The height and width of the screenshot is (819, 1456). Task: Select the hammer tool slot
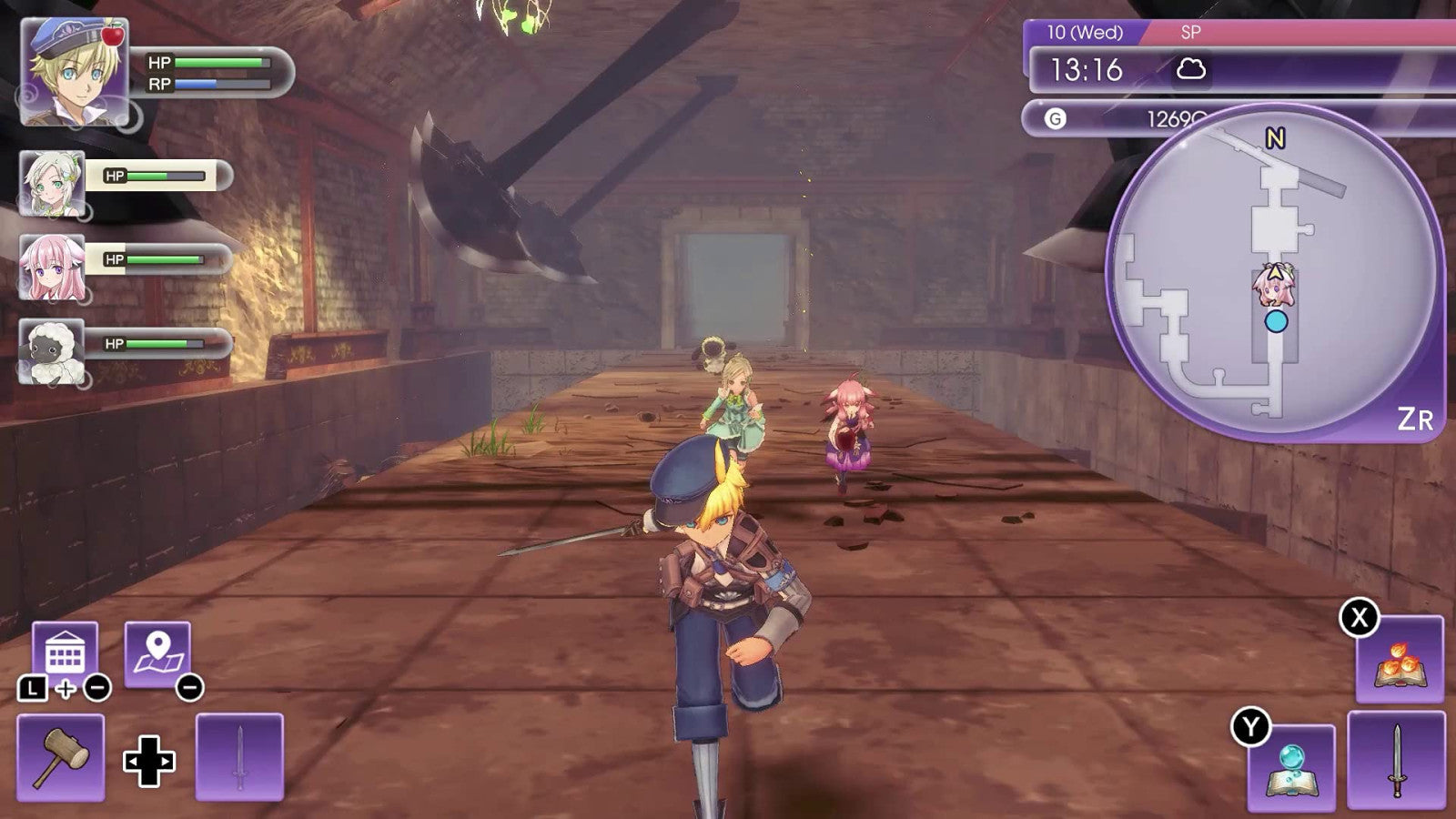pyautogui.click(x=60, y=757)
